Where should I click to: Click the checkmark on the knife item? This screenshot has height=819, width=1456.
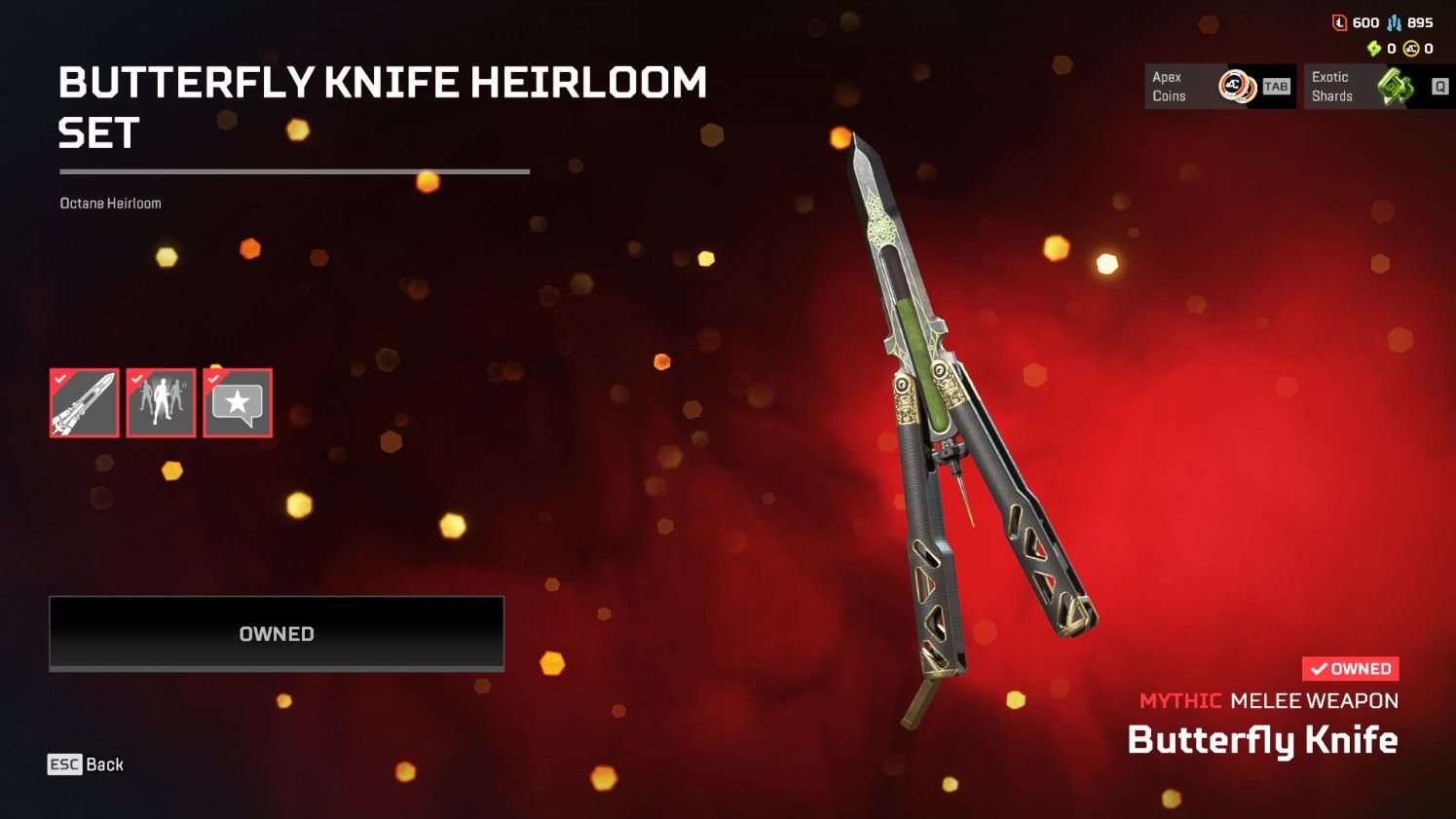click(x=58, y=378)
